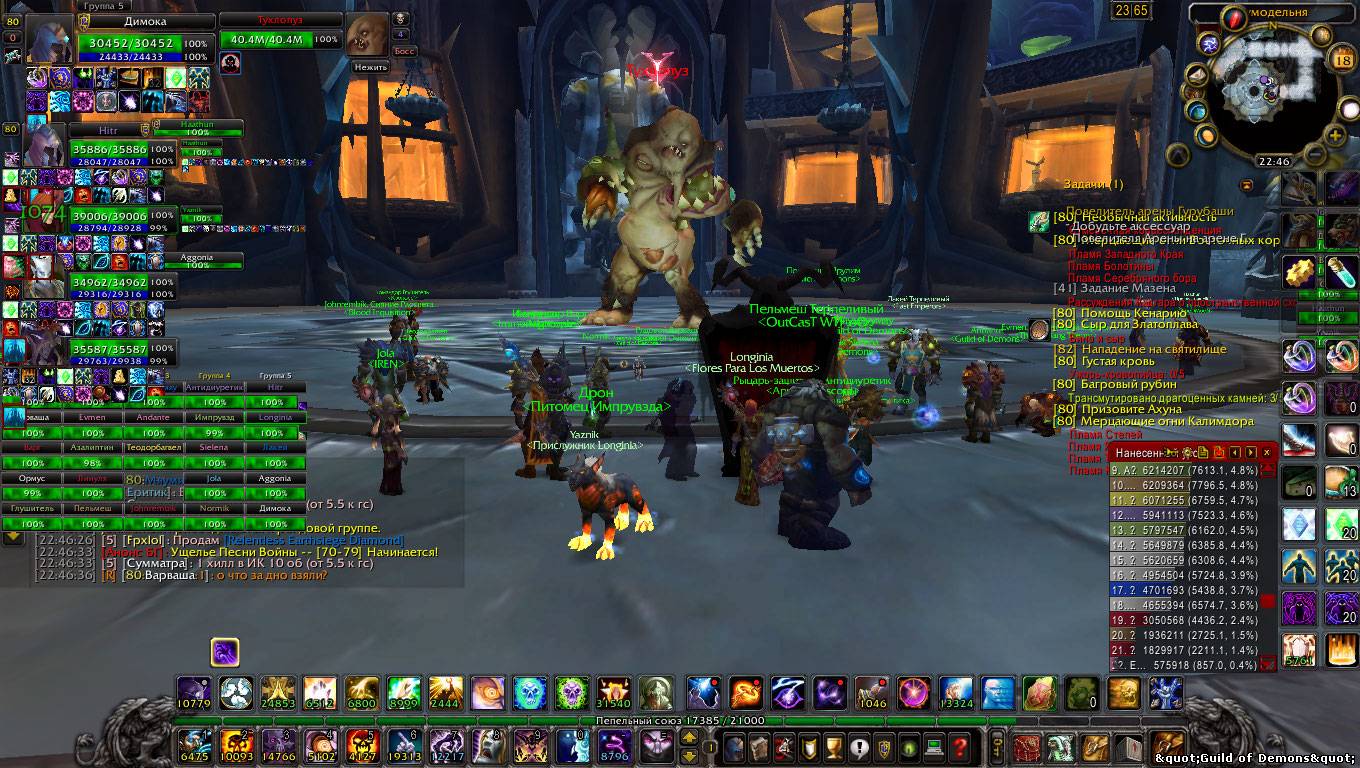Viewport: 1360px width, 768px height.
Task: Use the ability showing 10779 cooldown count
Action: [x=194, y=692]
